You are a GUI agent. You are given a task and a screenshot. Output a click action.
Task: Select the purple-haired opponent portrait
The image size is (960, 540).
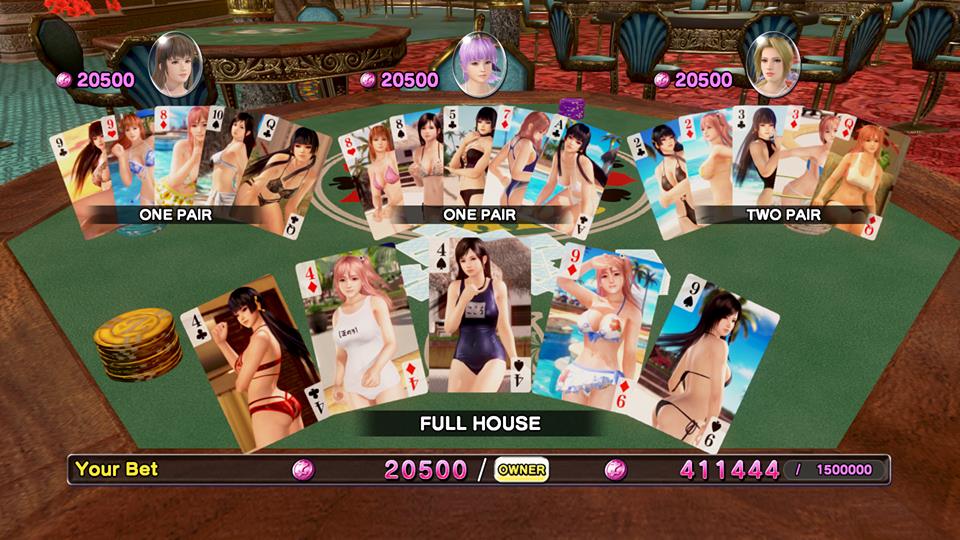coord(480,63)
